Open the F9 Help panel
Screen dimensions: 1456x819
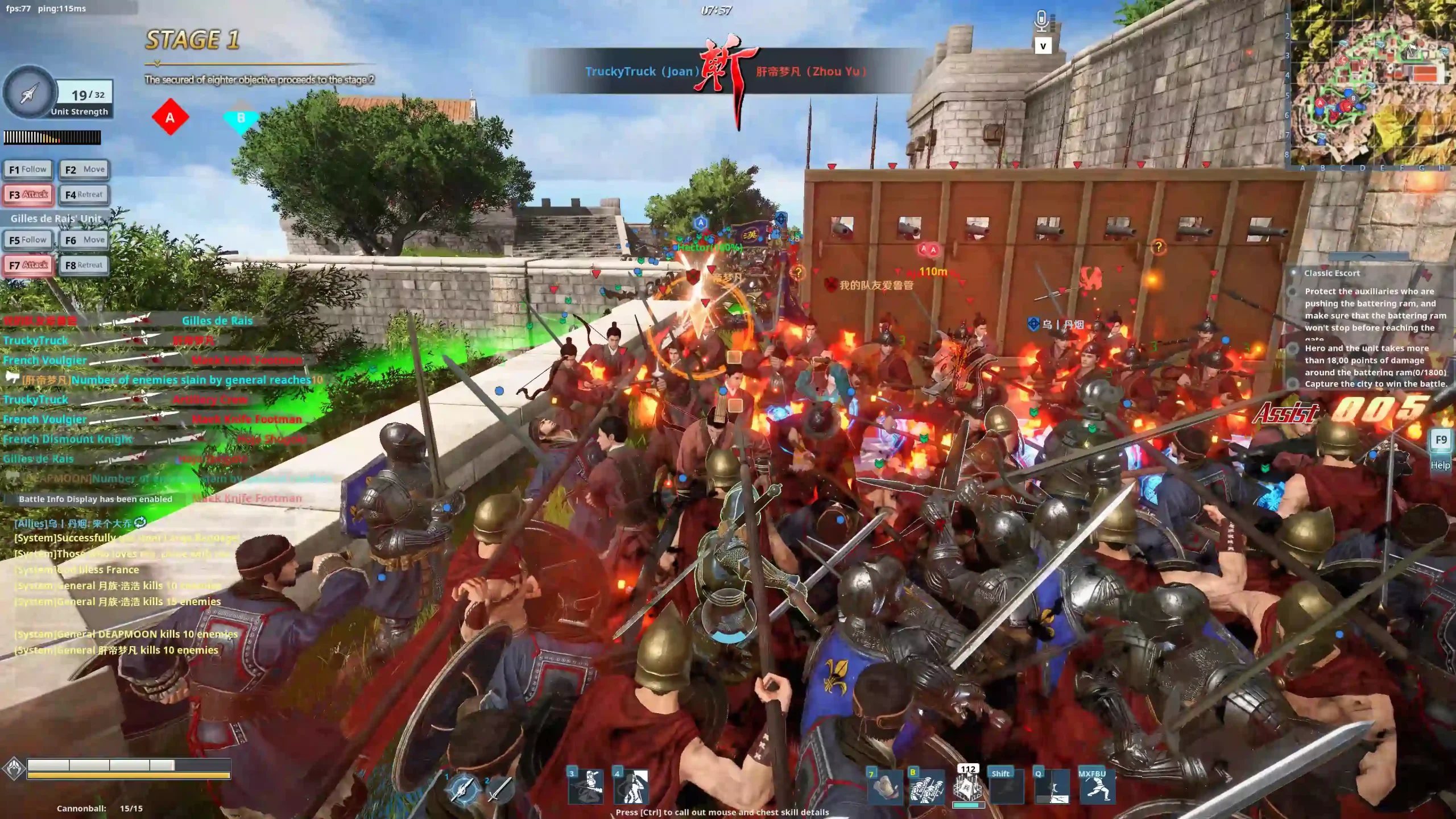[x=1441, y=449]
